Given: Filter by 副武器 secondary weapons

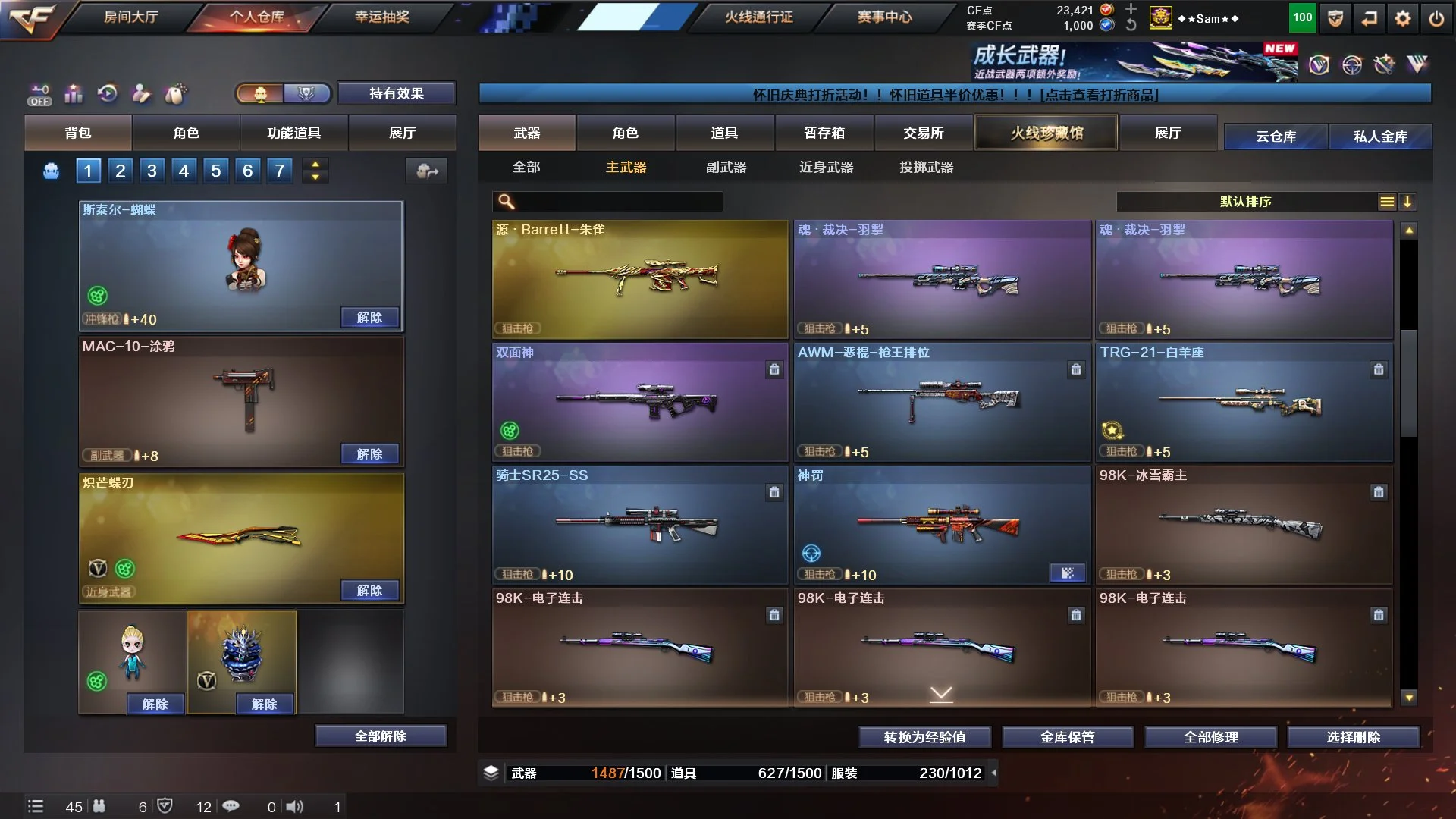Looking at the screenshot, I should [x=726, y=167].
